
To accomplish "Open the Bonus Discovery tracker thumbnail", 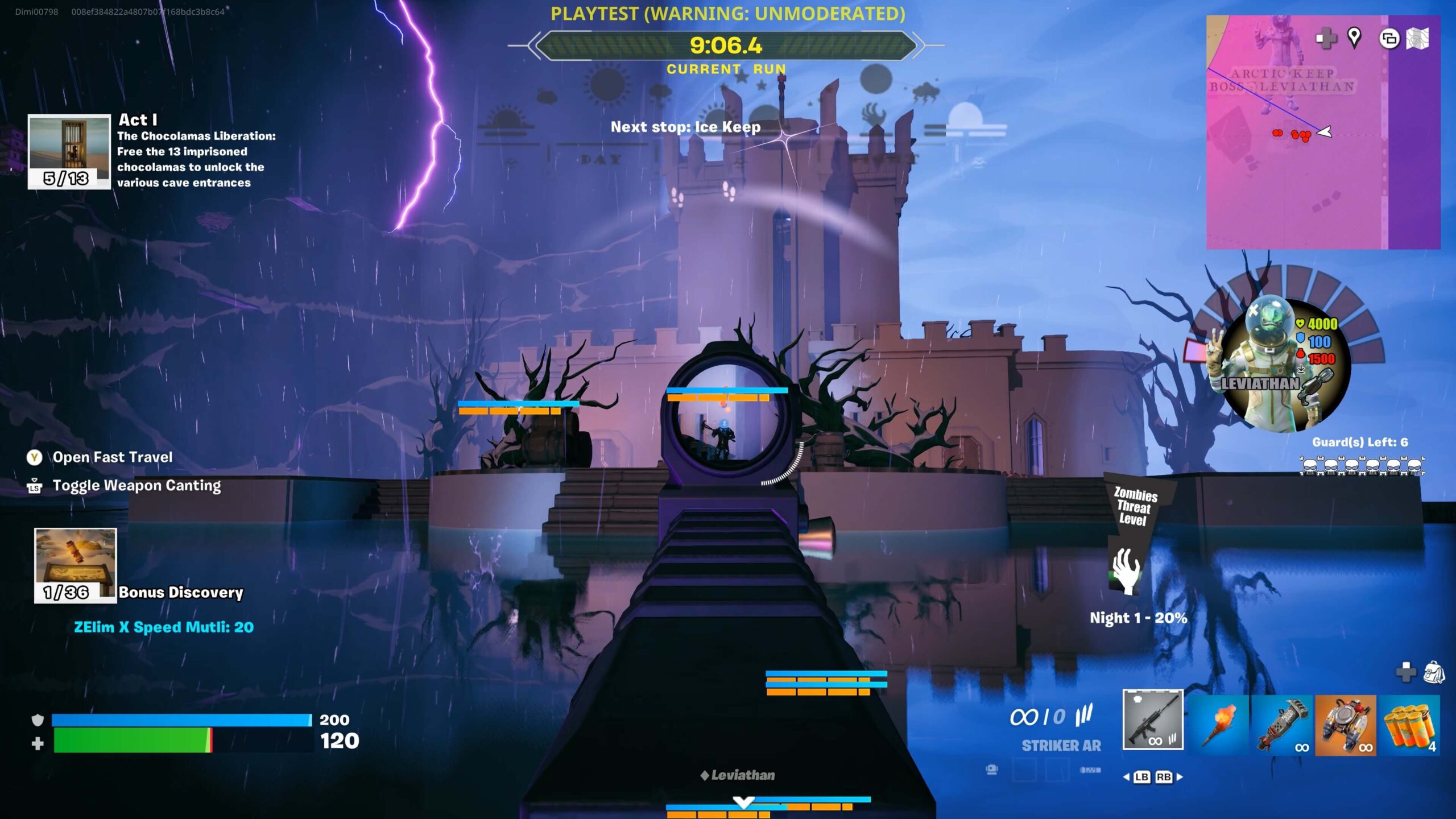I will (x=75, y=565).
